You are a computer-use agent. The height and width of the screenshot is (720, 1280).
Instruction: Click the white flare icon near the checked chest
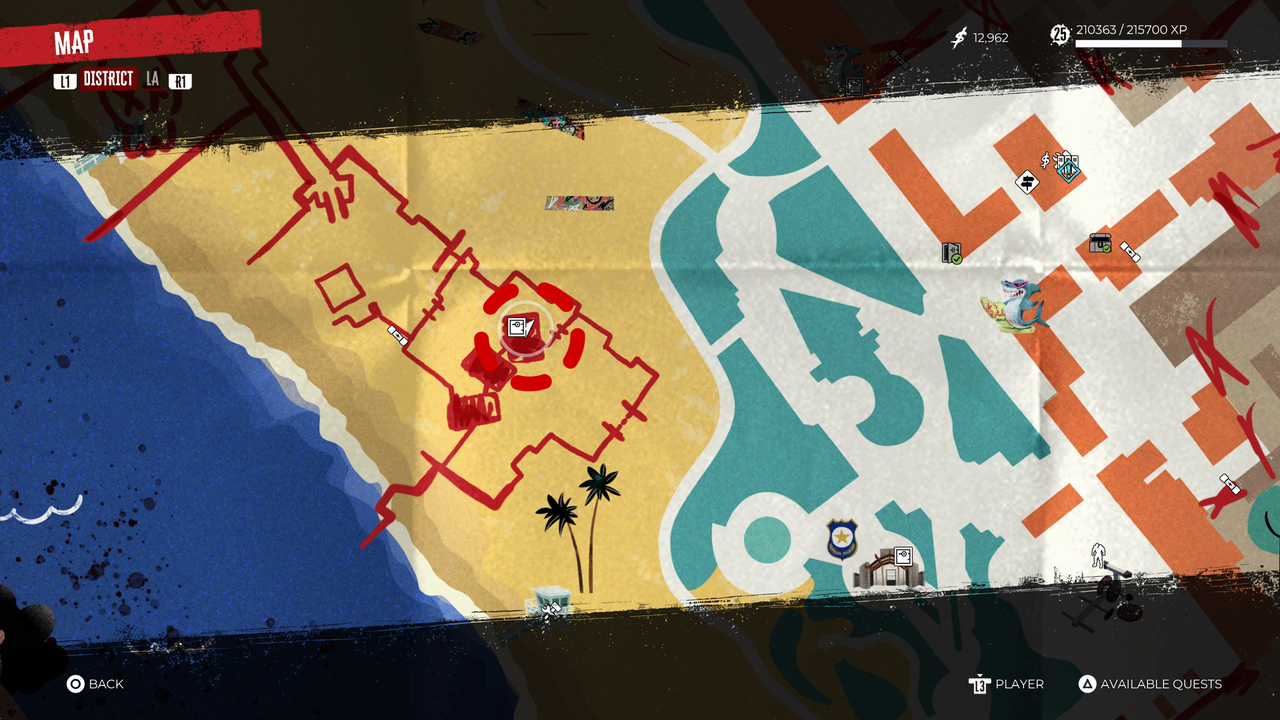pyautogui.click(x=1131, y=252)
